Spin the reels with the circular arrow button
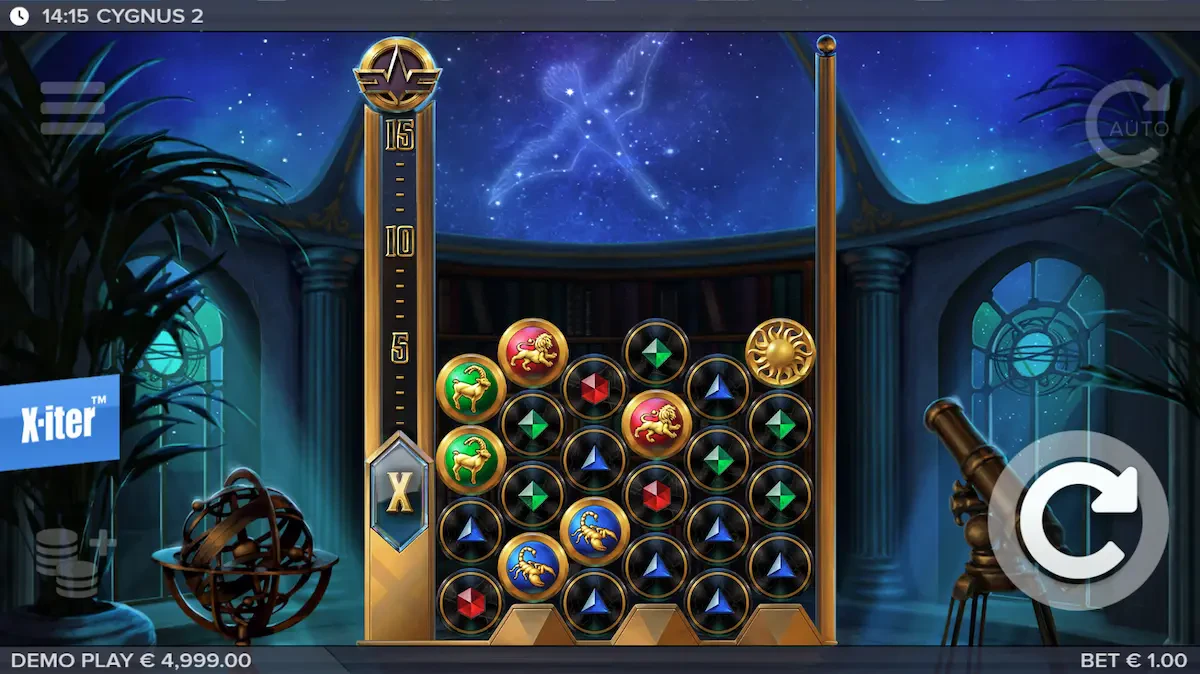Screen dimensions: 1200x674 (x=1078, y=520)
